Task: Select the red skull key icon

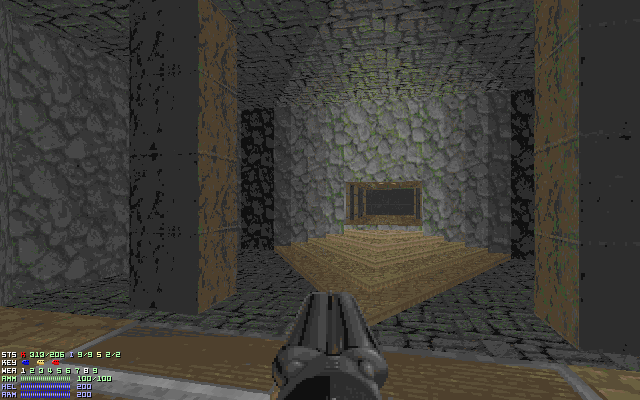Action: (x=55, y=362)
